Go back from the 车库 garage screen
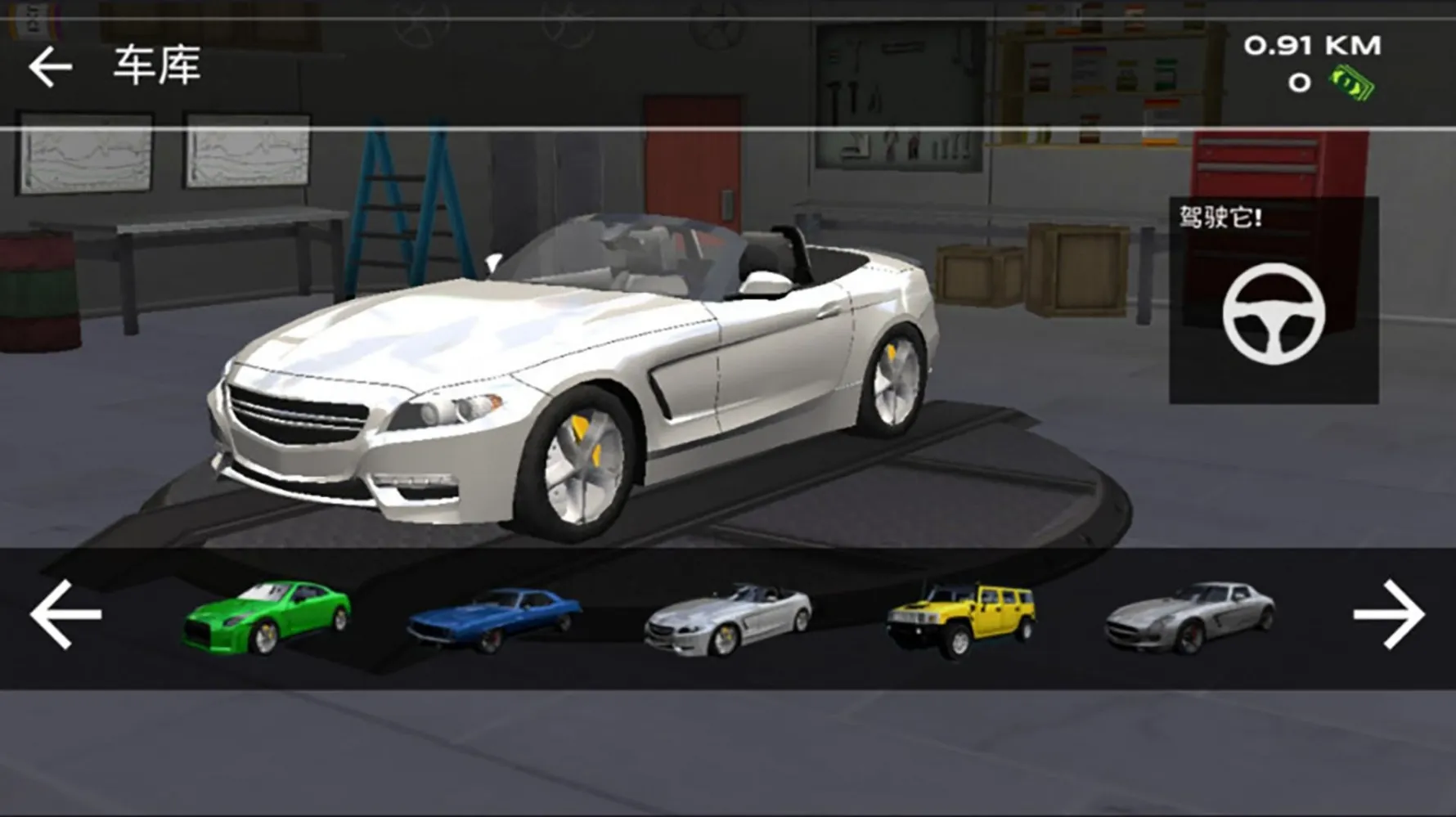Image resolution: width=1456 pixels, height=817 pixels. [50, 66]
